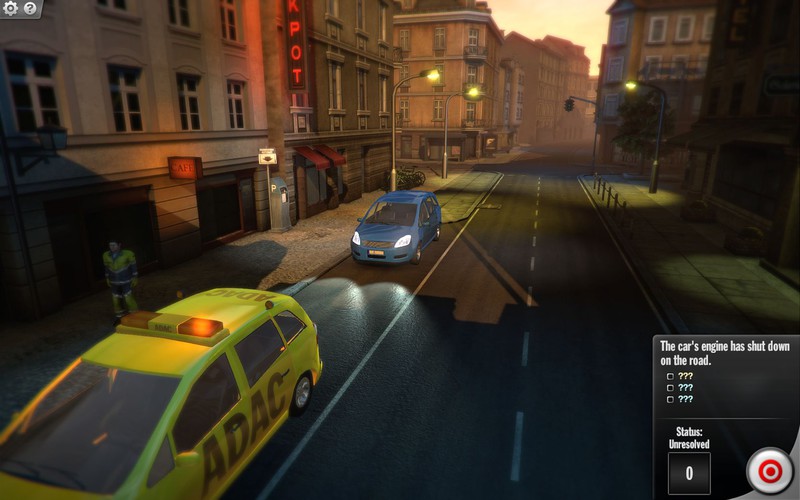Select the yellow ??? checklist entry
The height and width of the screenshot is (500, 800).
coord(685,376)
